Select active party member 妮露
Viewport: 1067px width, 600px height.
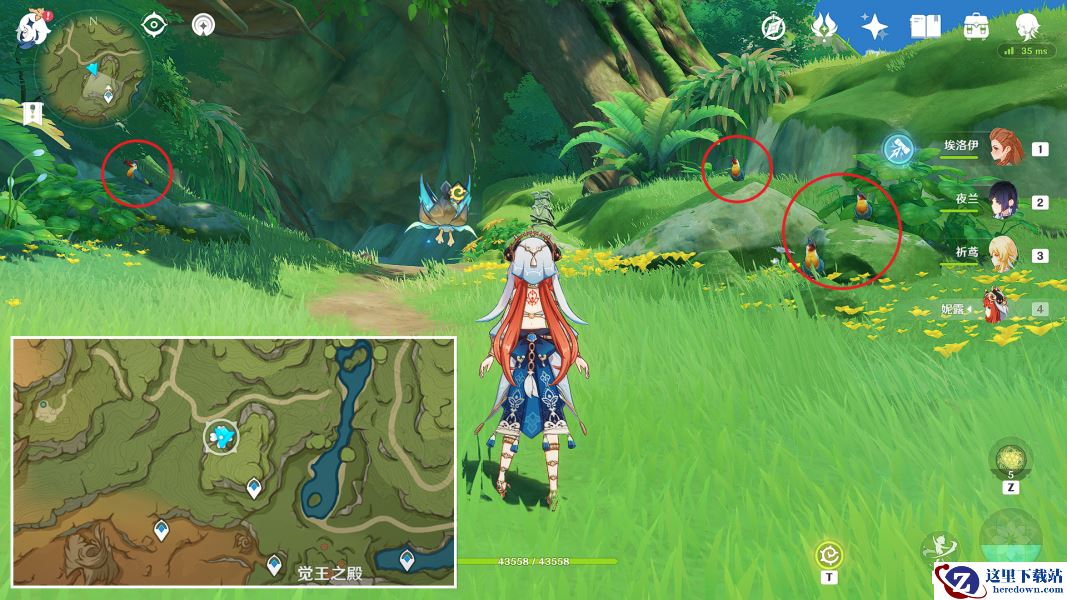pos(996,308)
